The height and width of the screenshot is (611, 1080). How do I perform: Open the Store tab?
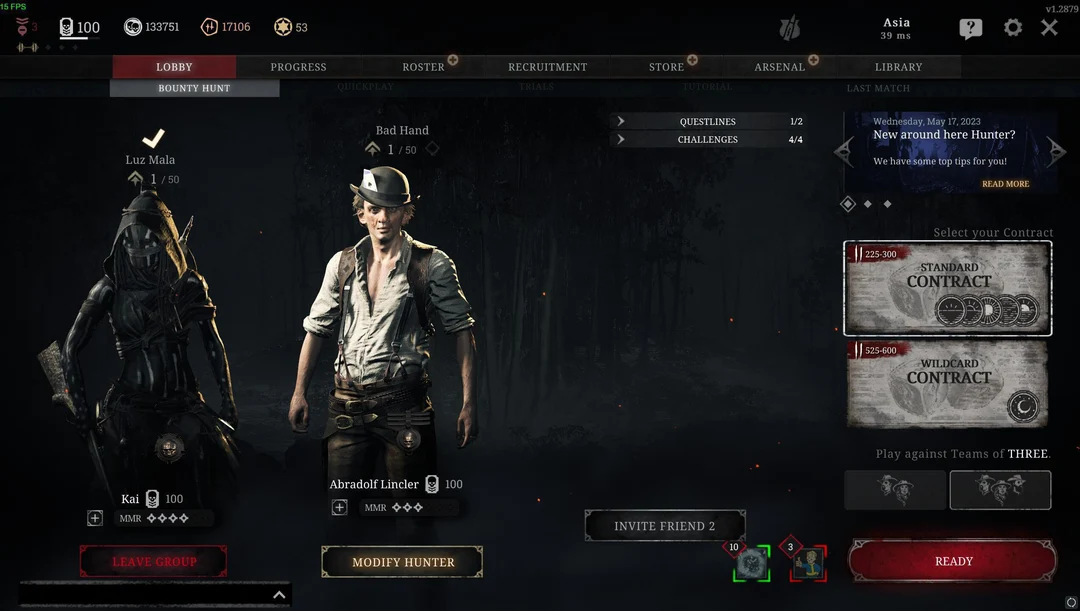pyautogui.click(x=666, y=67)
